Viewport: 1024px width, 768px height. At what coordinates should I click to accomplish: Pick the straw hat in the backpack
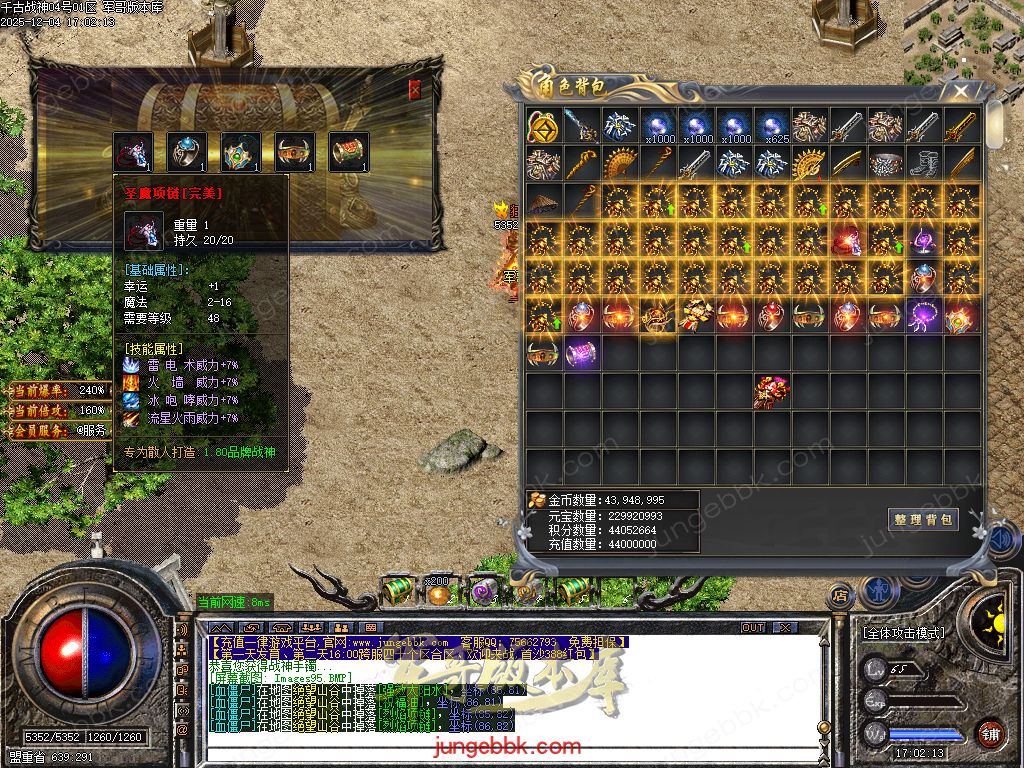tap(544, 202)
